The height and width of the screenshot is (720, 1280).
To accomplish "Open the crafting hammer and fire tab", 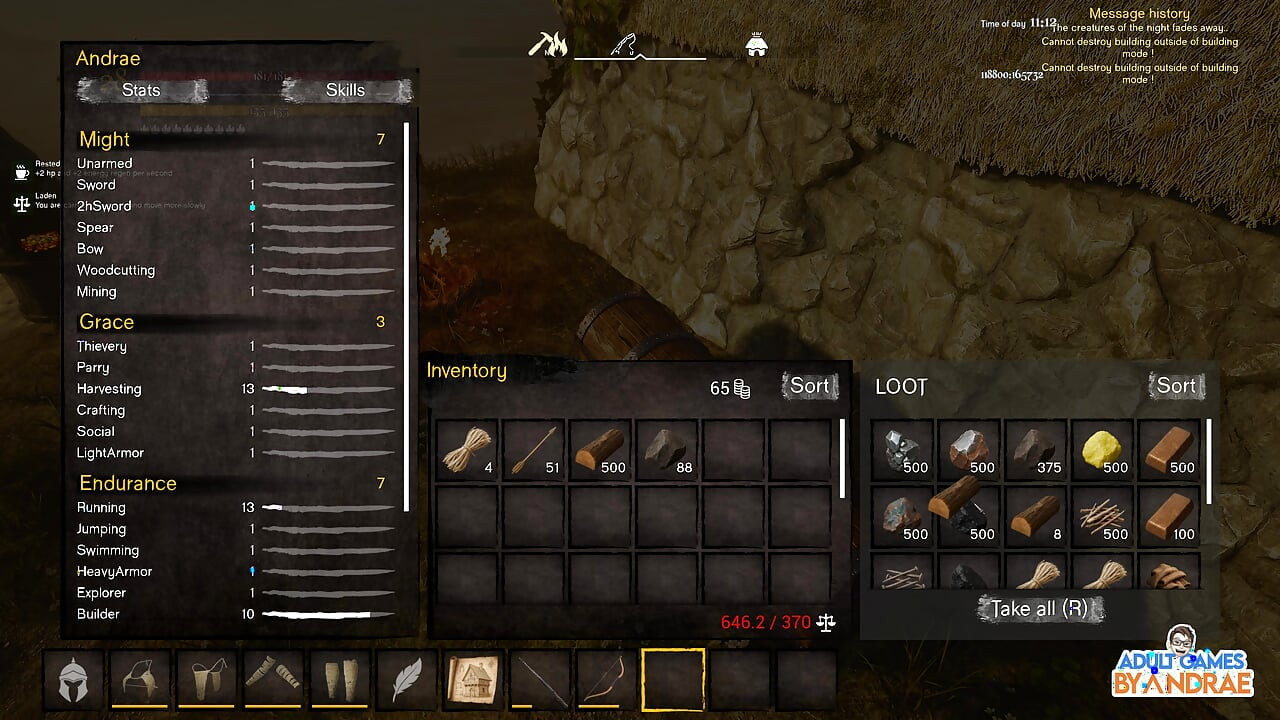I will click(x=547, y=45).
